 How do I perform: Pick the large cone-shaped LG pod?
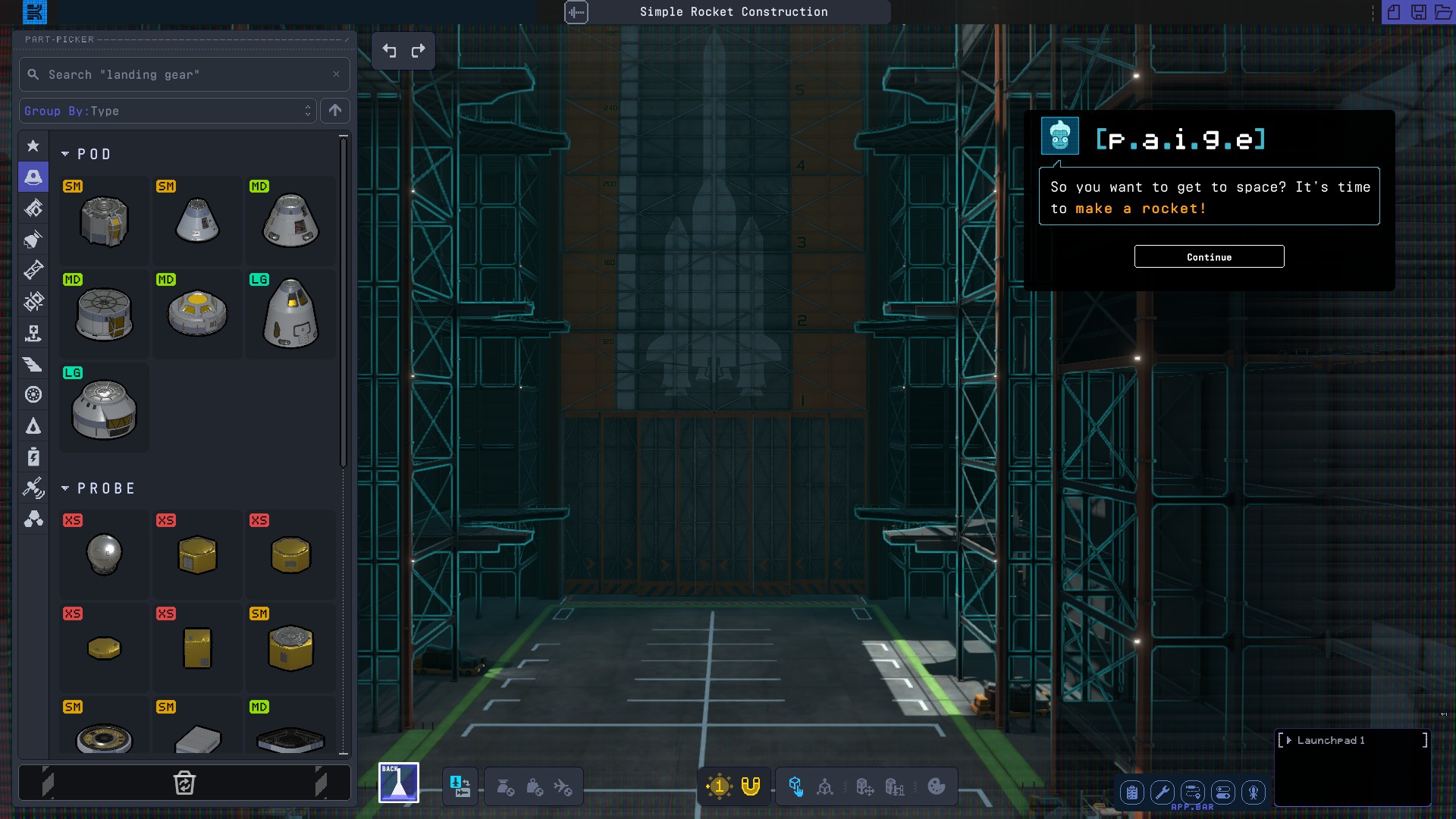[x=290, y=313]
